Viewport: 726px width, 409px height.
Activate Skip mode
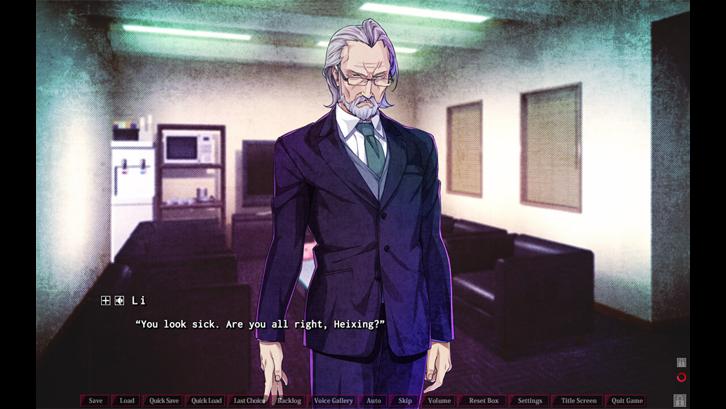(405, 401)
